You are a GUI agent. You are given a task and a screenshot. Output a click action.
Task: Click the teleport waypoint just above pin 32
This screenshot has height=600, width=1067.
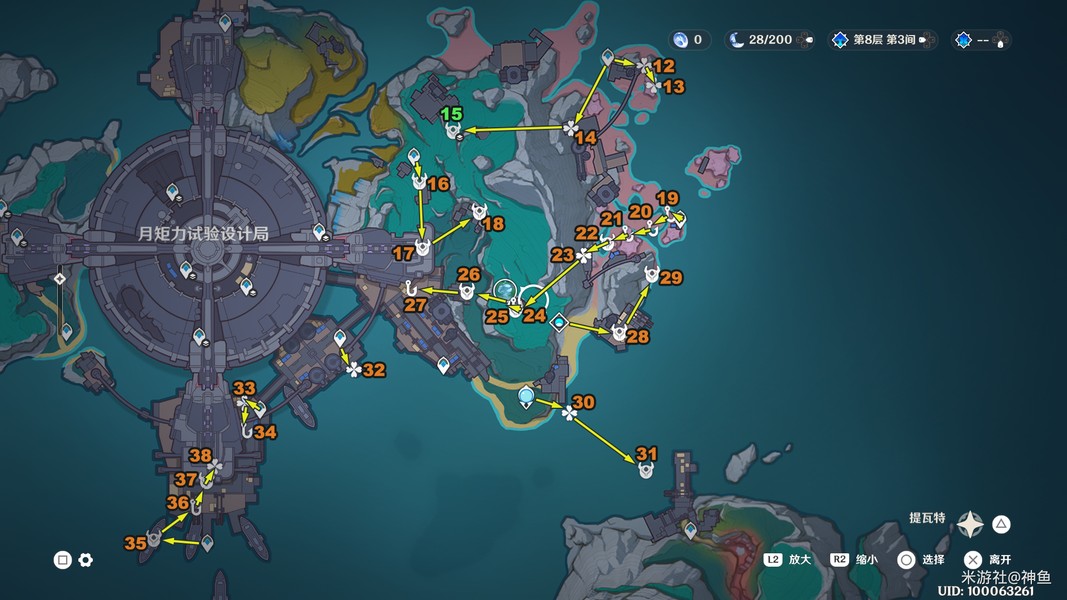pos(340,338)
